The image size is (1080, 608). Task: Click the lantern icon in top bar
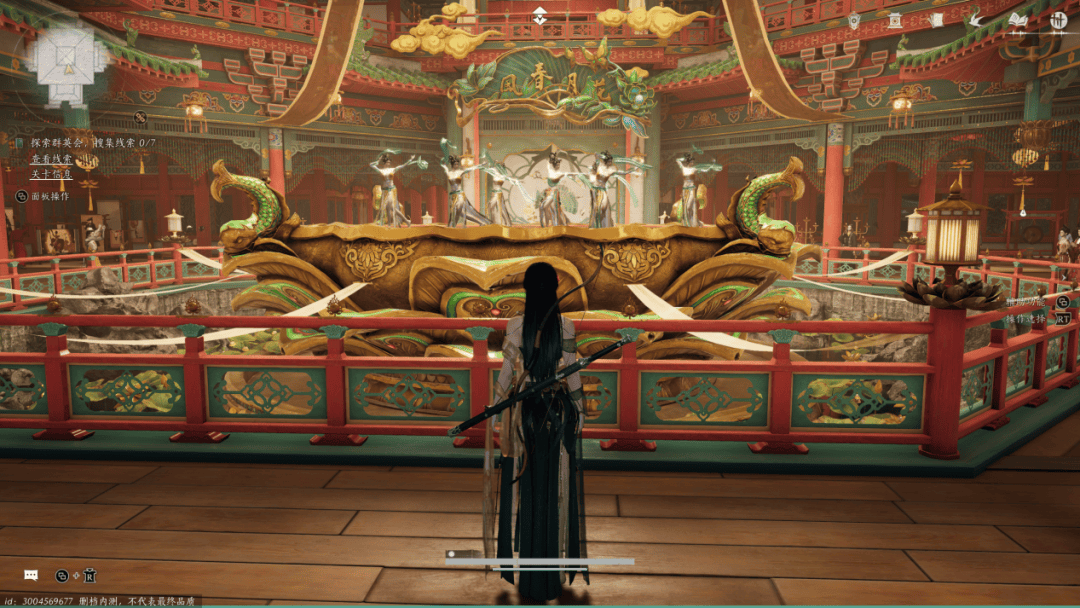pos(854,20)
